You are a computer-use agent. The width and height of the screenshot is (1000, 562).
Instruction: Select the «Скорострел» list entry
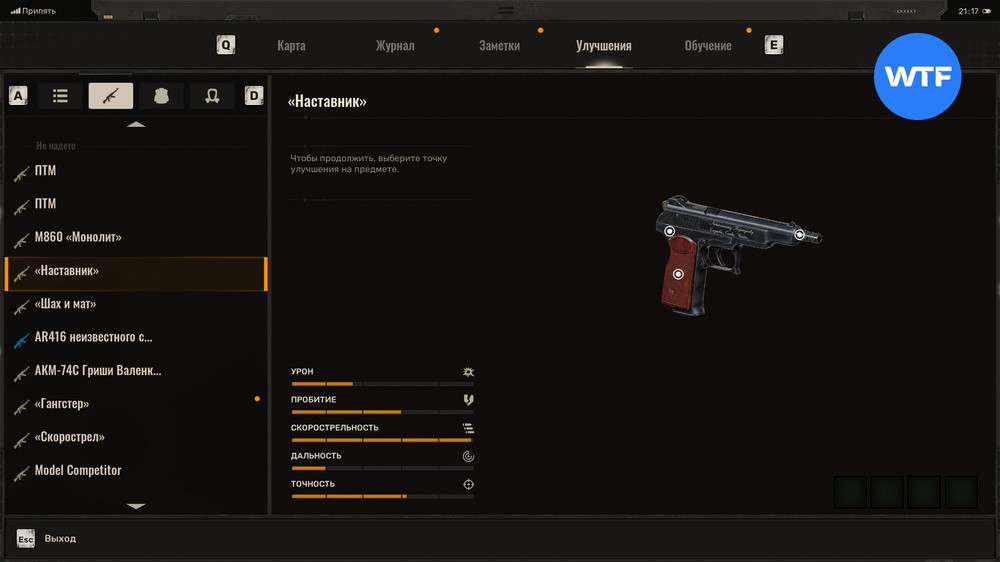[70, 437]
